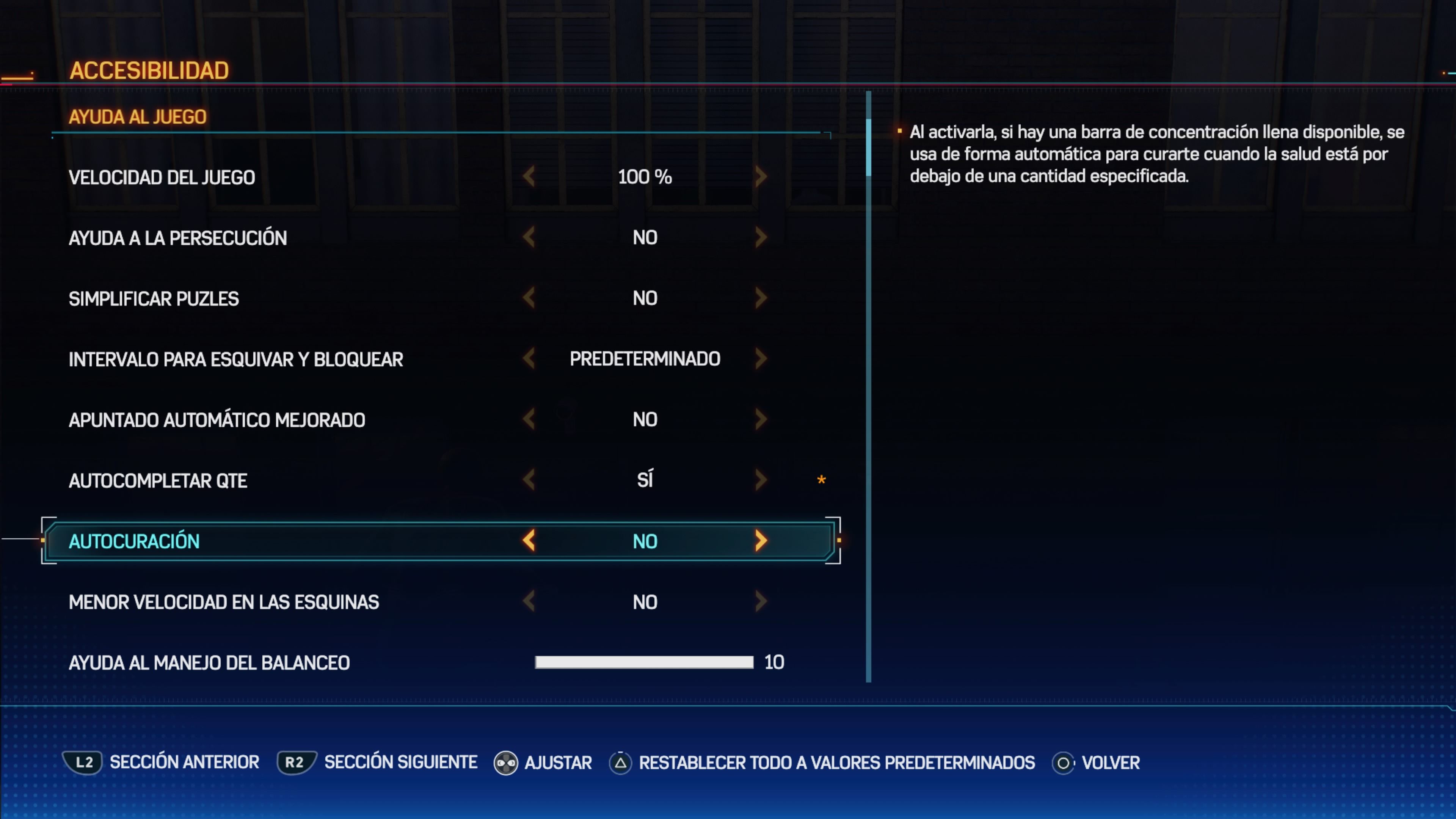The height and width of the screenshot is (819, 1456).
Task: Enable Autocuración with the right arrow
Action: (761, 541)
